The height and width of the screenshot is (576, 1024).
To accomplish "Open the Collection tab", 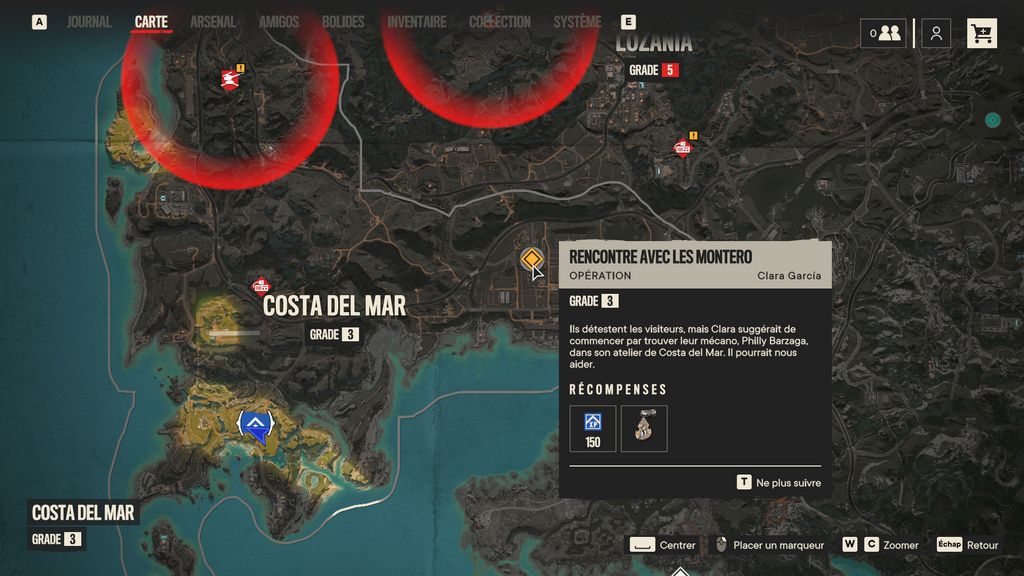I will pyautogui.click(x=500, y=22).
